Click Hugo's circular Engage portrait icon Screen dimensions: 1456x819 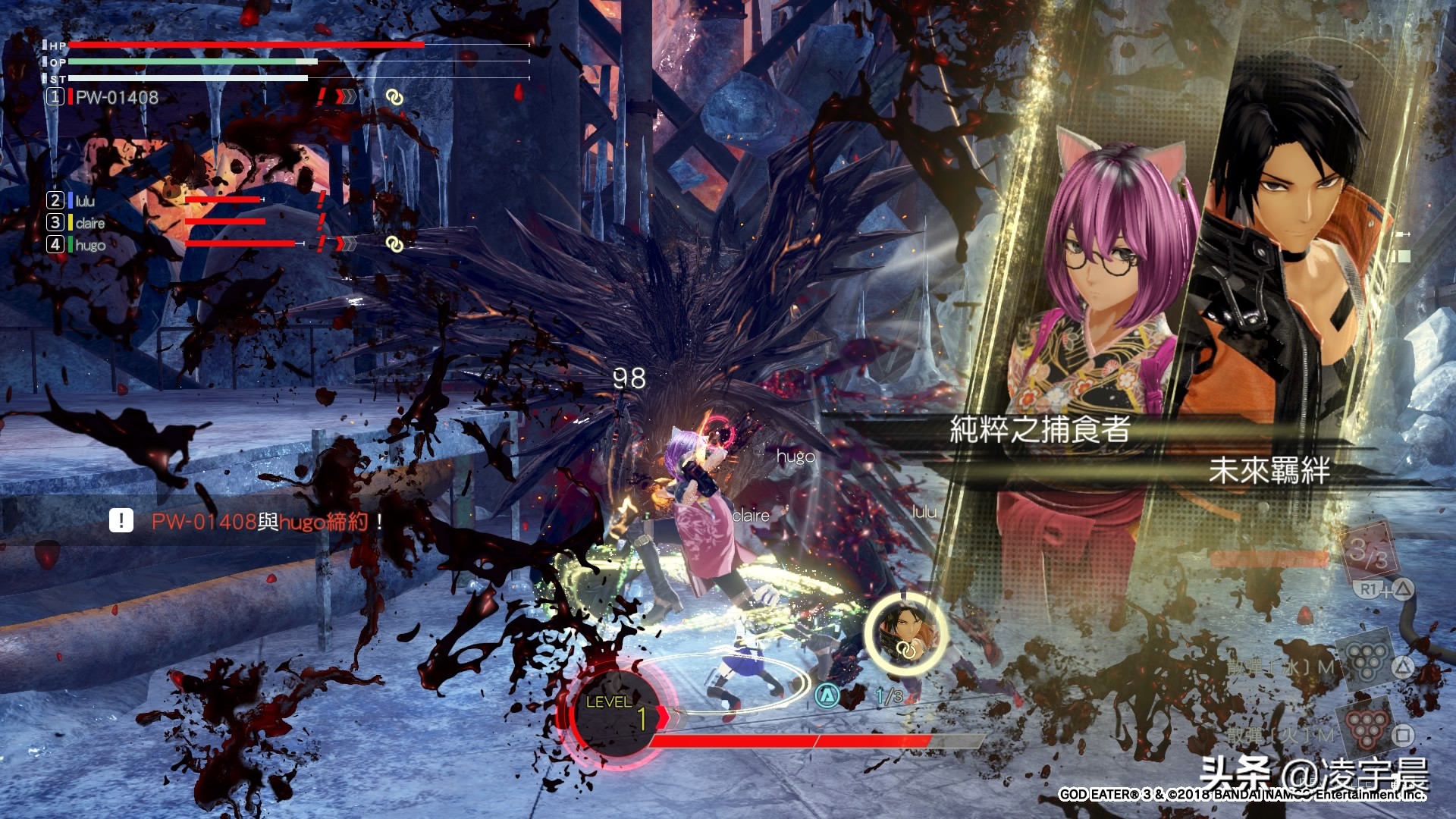pyautogui.click(x=905, y=633)
